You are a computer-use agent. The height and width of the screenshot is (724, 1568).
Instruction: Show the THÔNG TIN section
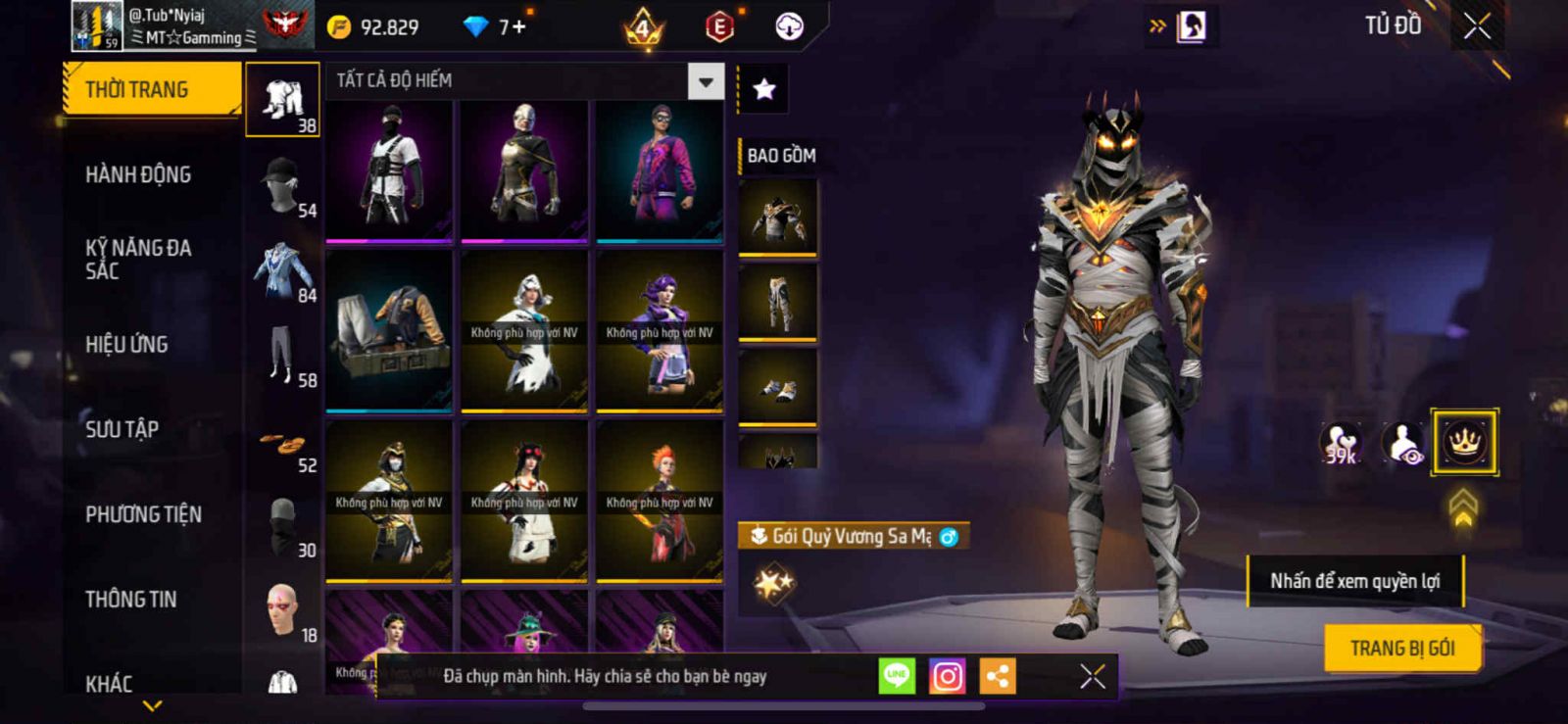pyautogui.click(x=130, y=600)
